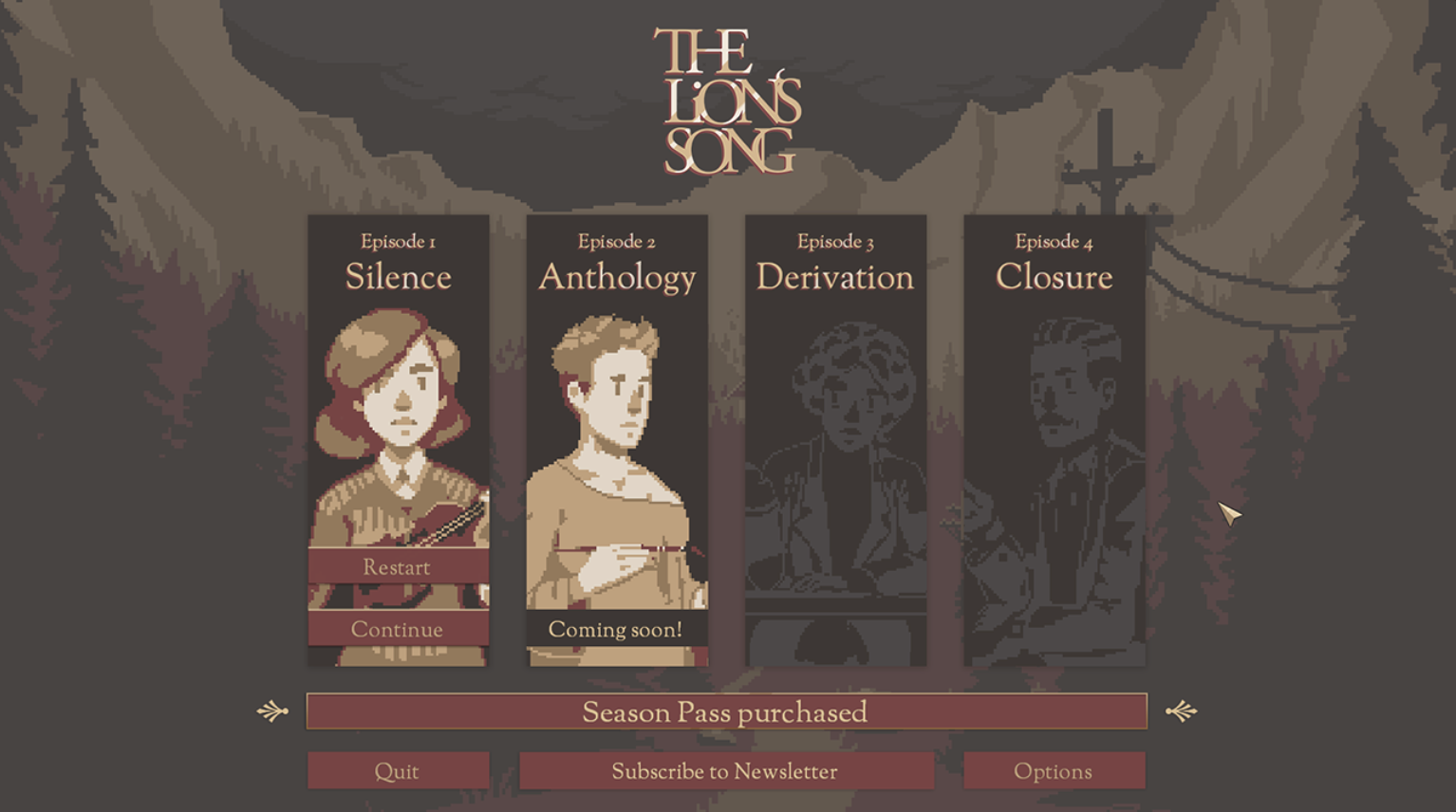1456x812 pixels.
Task: Click the right flourish beside Season Pass banner
Action: [x=1182, y=710]
